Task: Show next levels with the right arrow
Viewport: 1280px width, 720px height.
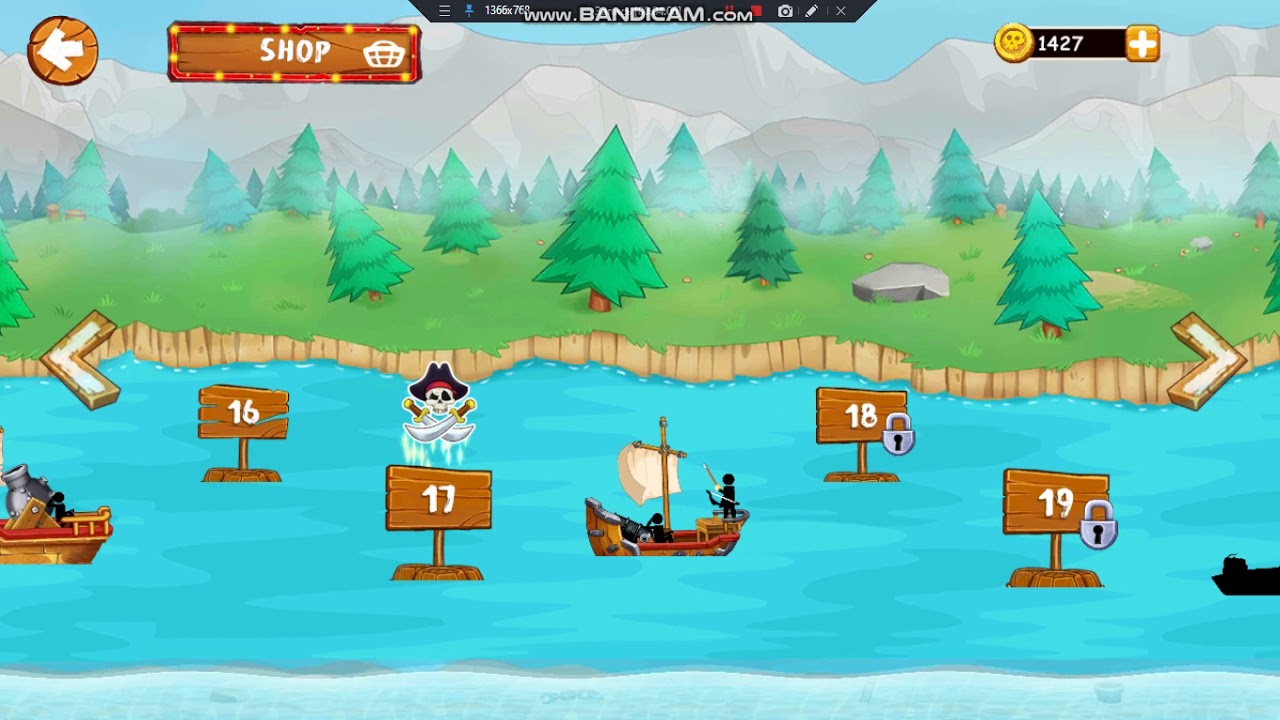Action: [1207, 360]
